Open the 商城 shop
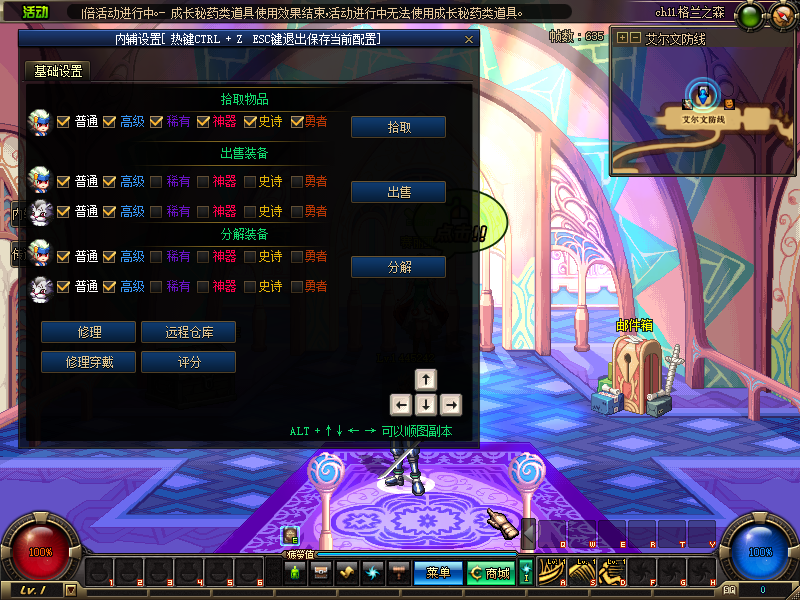800x600 pixels. (x=490, y=573)
